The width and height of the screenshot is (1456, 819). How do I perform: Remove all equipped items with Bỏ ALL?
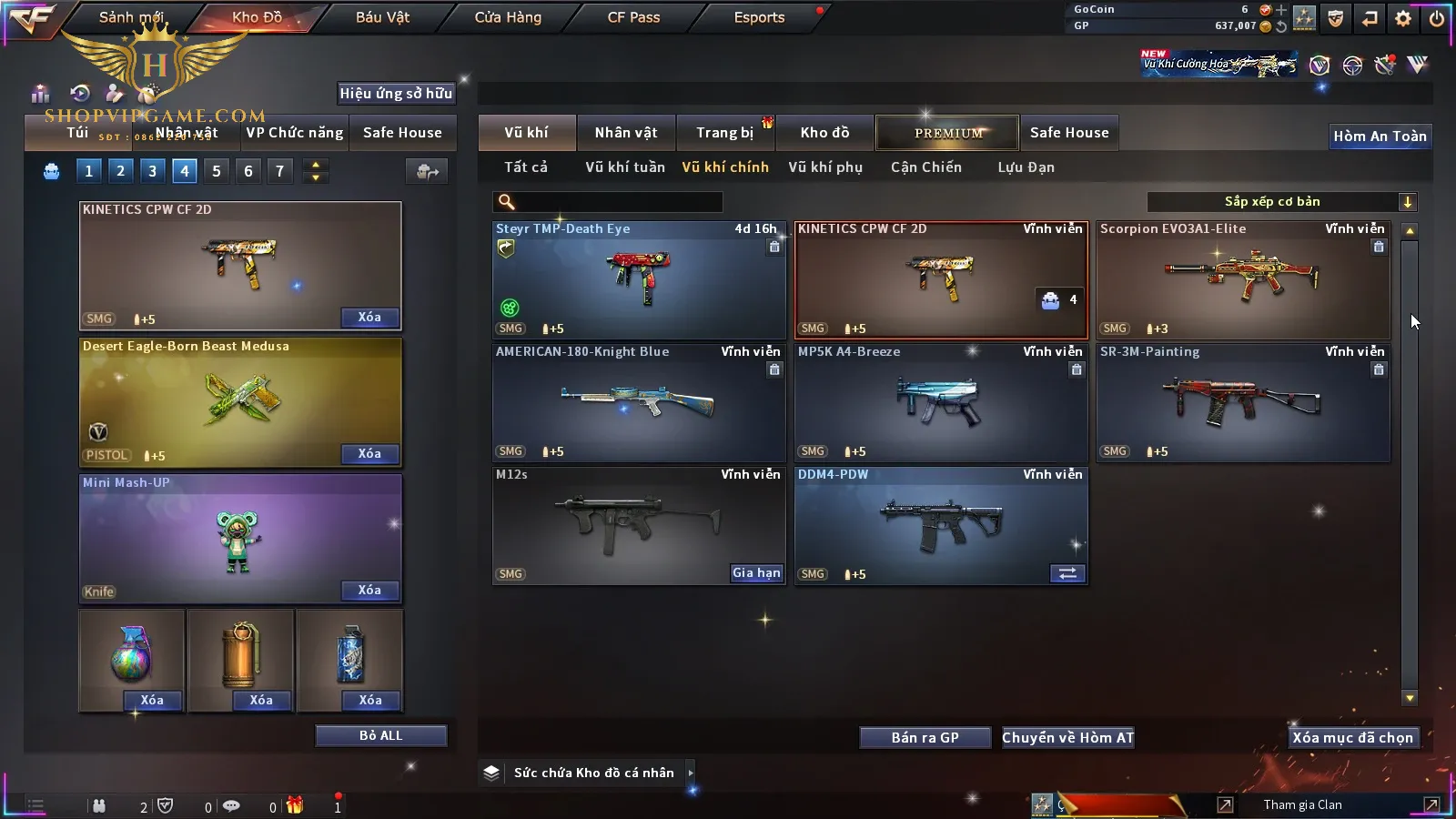tap(380, 736)
